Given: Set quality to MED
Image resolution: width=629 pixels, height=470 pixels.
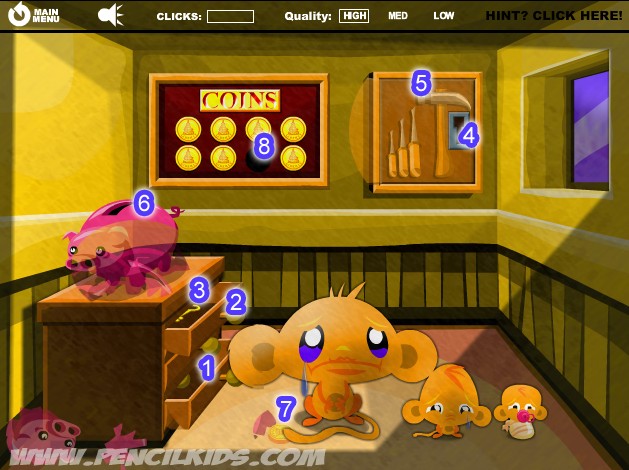Looking at the screenshot, I should [399, 16].
